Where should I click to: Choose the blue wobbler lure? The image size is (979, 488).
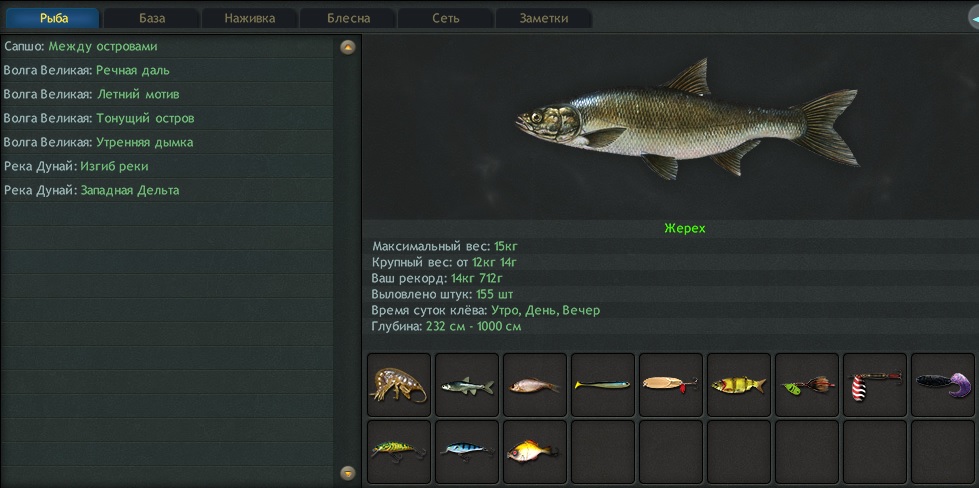pos(467,451)
